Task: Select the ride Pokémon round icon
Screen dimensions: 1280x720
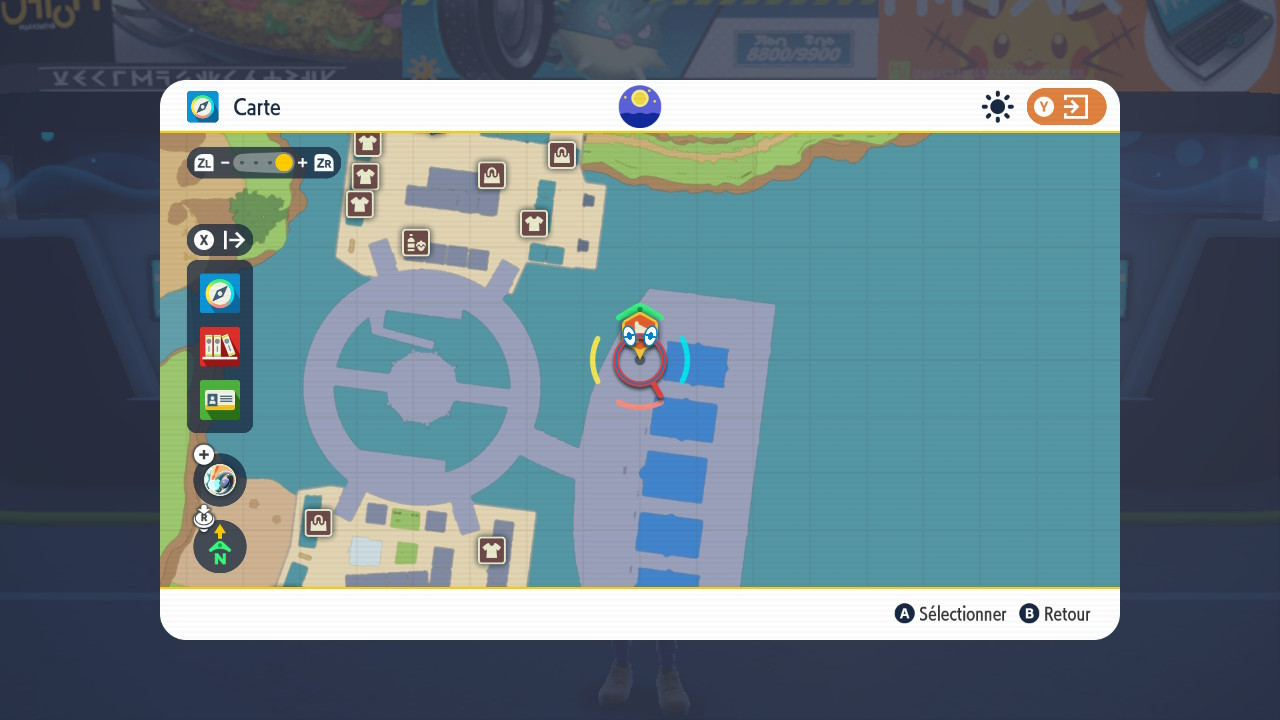Action: [x=220, y=480]
